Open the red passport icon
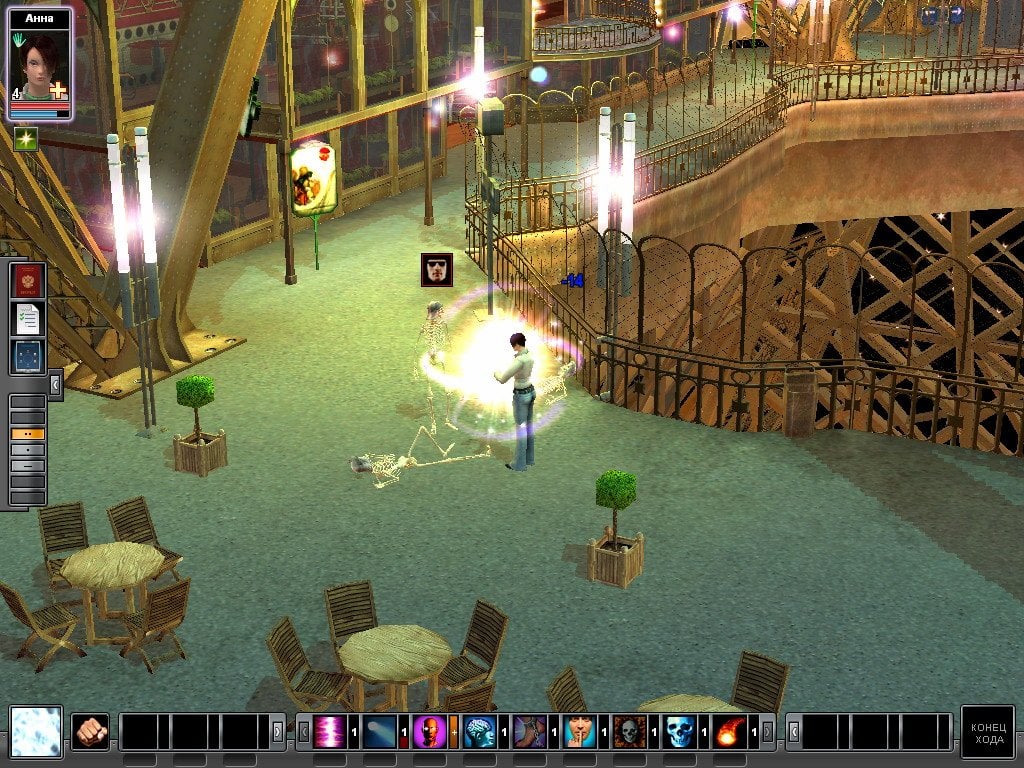Viewport: 1024px width, 768px height. [27, 281]
